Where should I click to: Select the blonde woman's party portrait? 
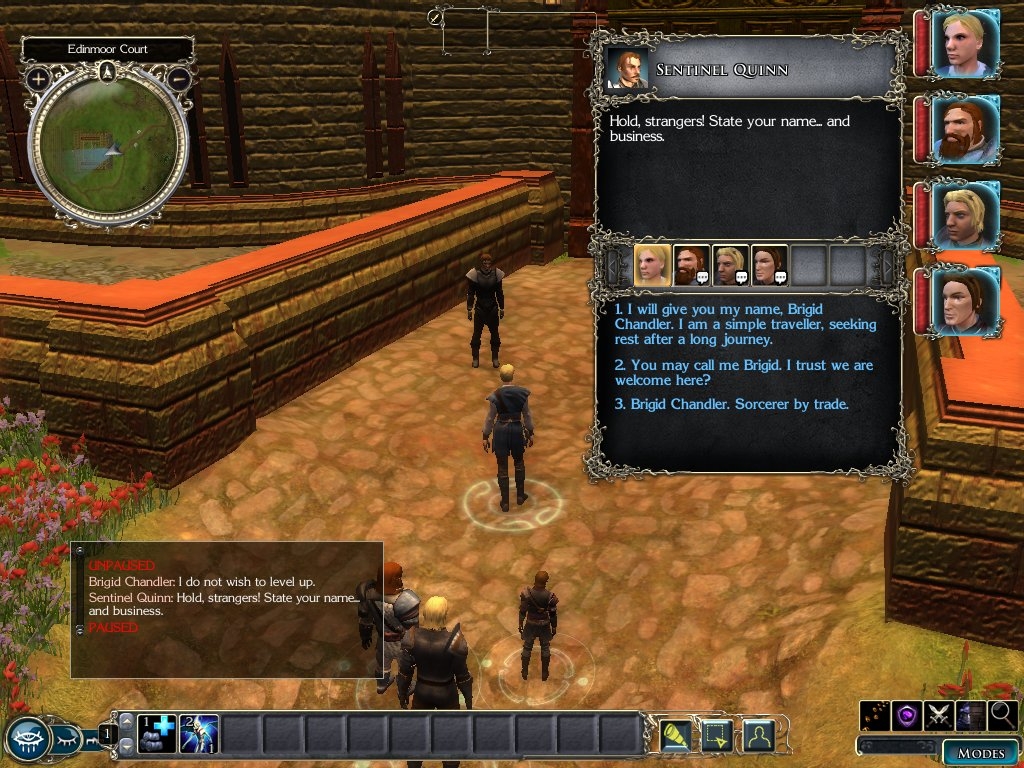[x=965, y=43]
